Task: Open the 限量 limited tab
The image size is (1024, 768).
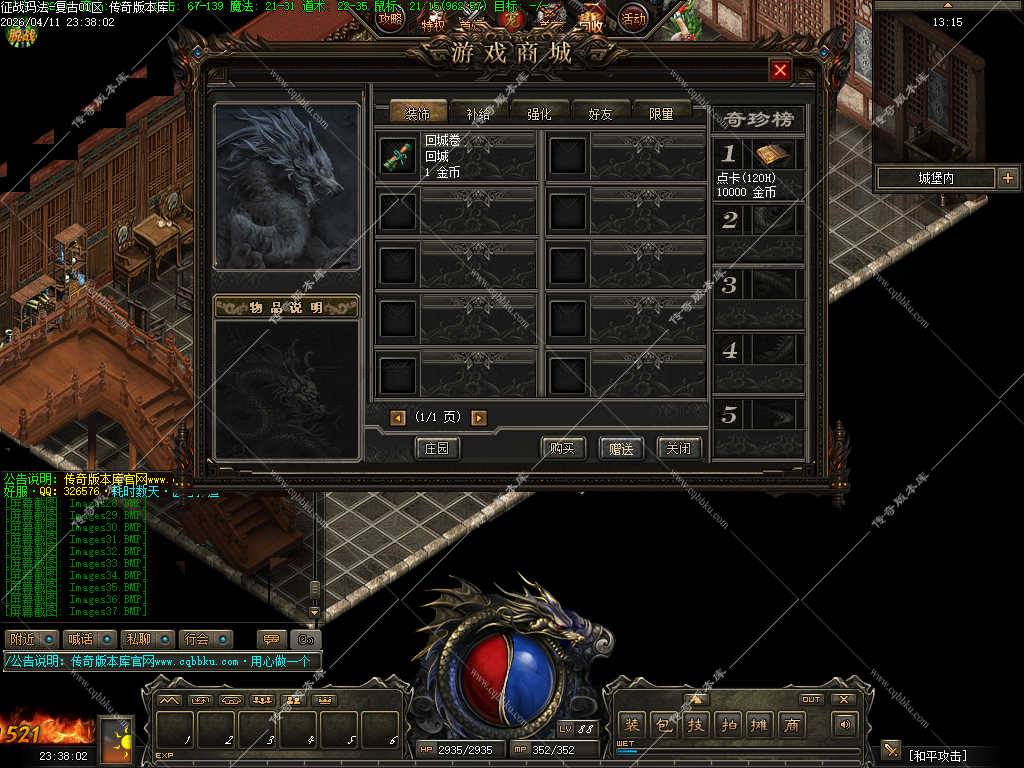Action: [661, 113]
